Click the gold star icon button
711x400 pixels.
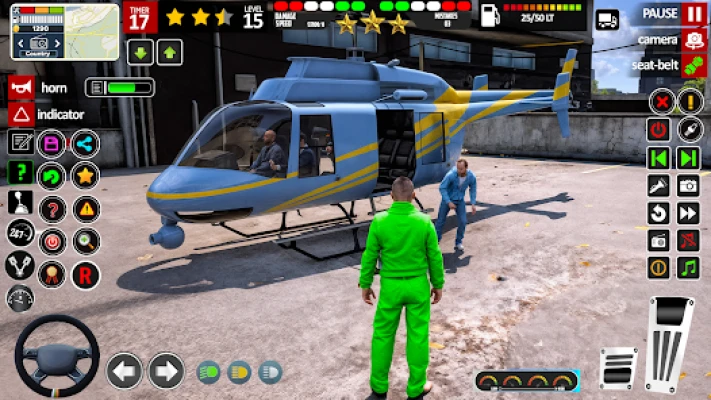coord(85,176)
